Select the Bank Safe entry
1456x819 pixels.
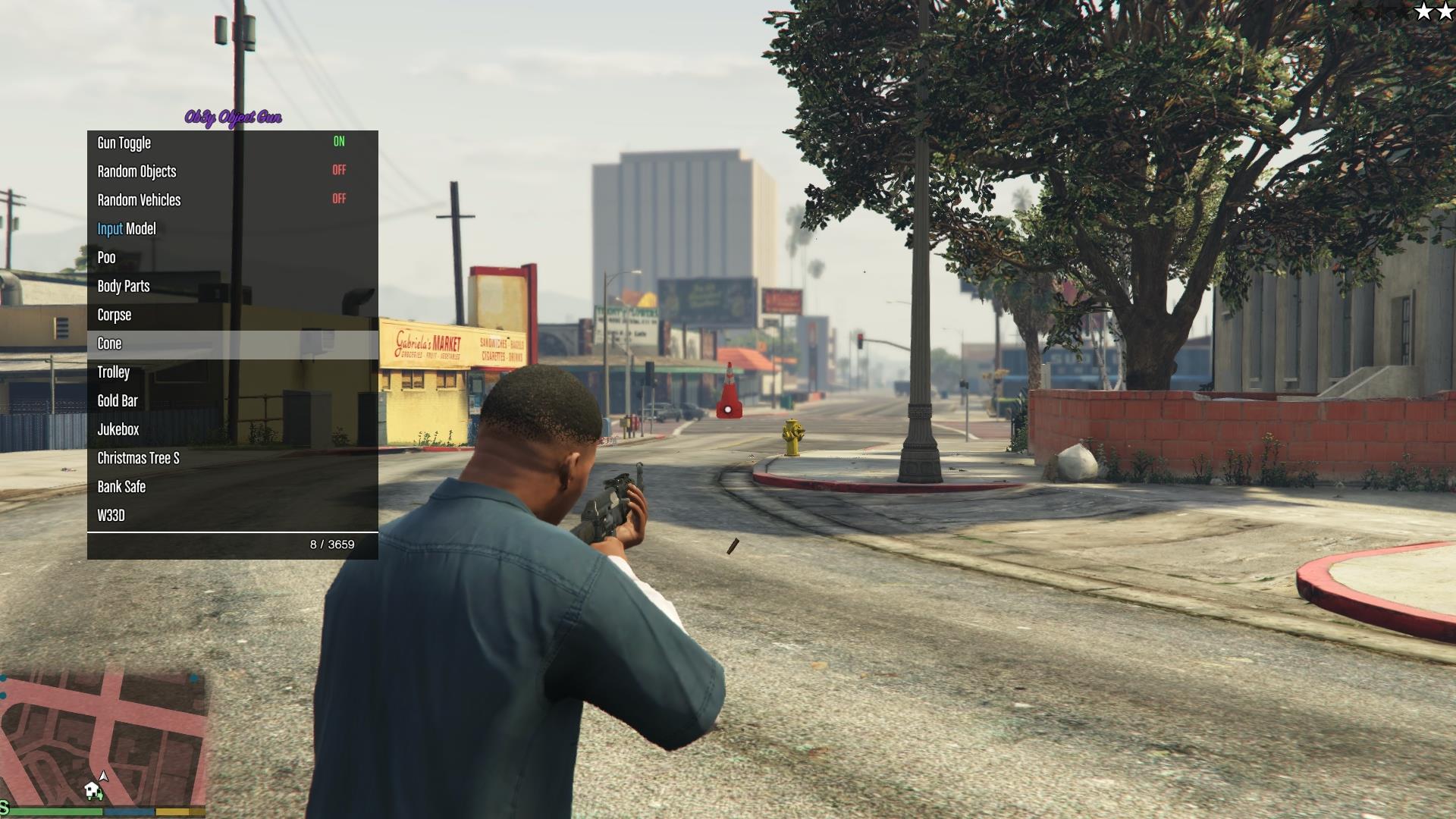(232, 487)
